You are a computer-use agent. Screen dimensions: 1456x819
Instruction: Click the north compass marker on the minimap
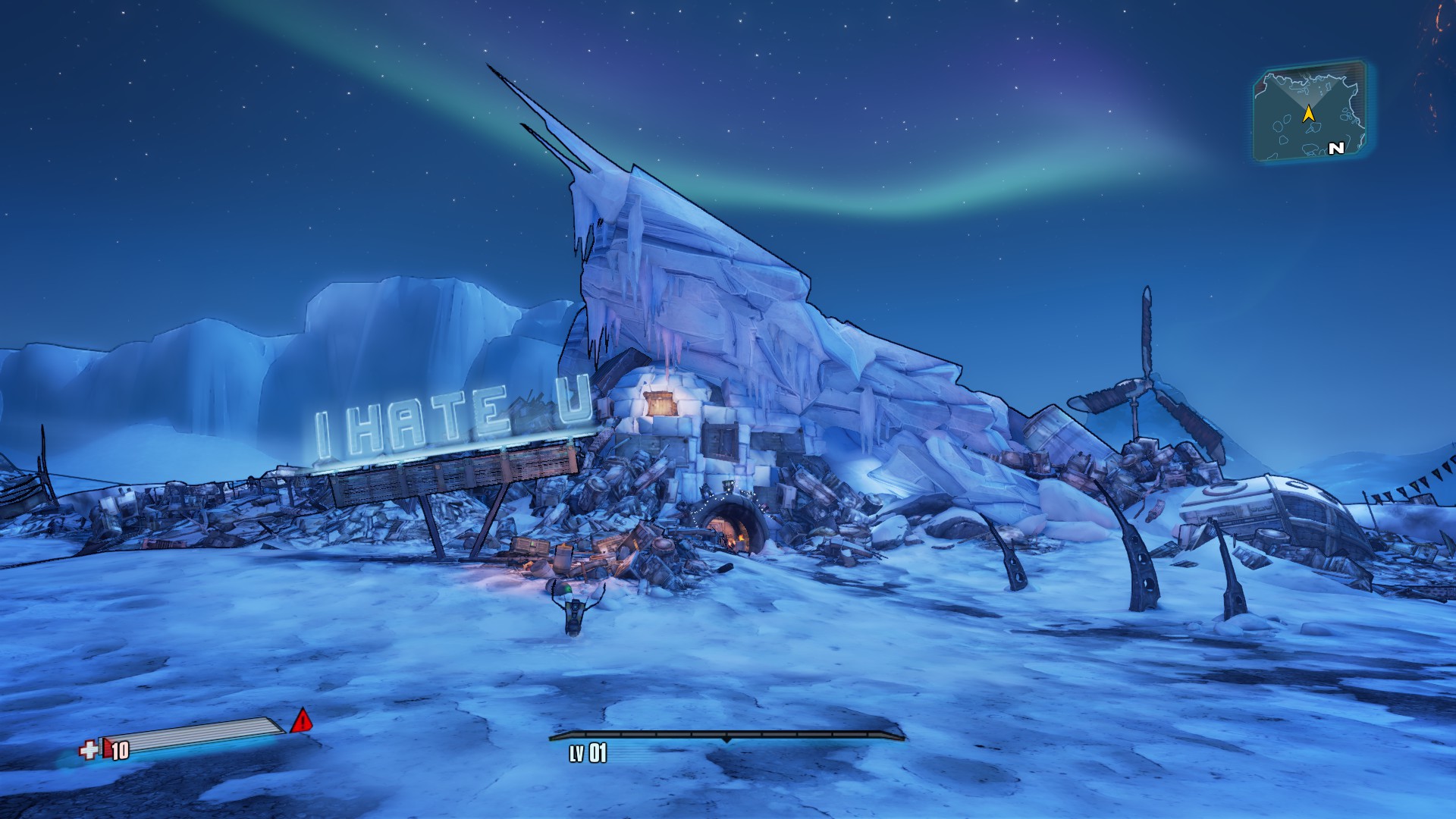1336,149
